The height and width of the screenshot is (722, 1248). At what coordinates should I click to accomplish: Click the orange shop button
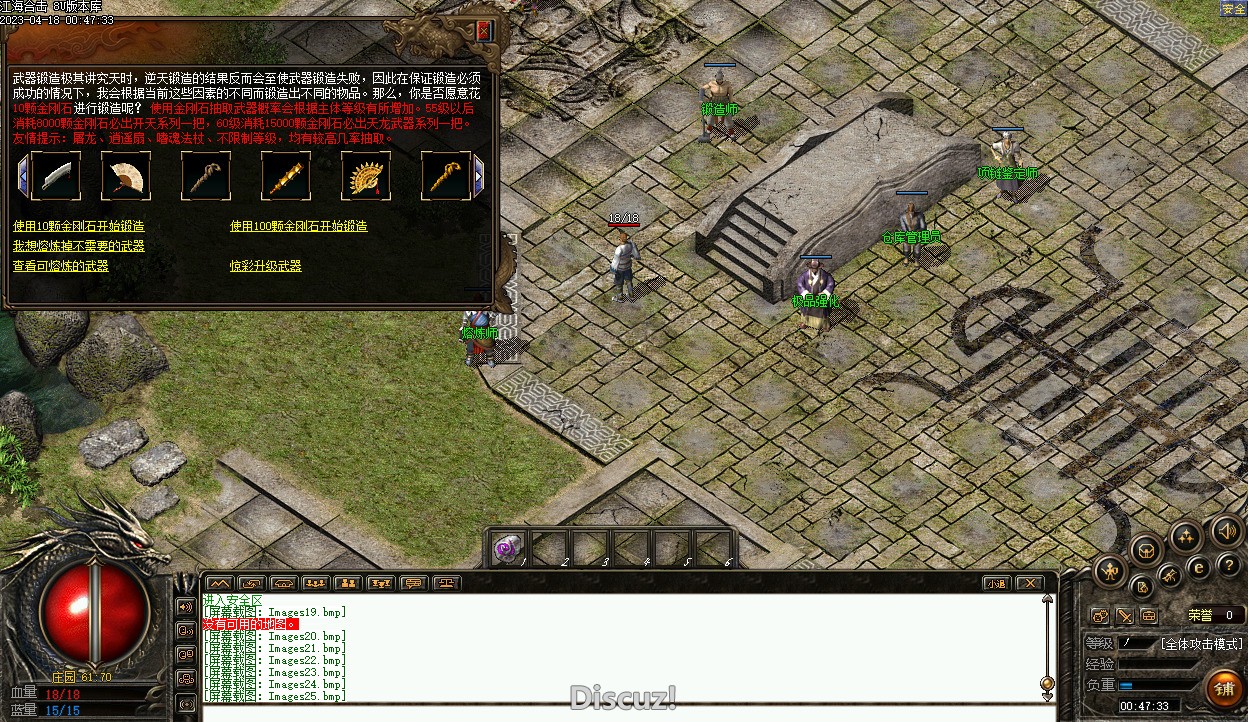1224,688
